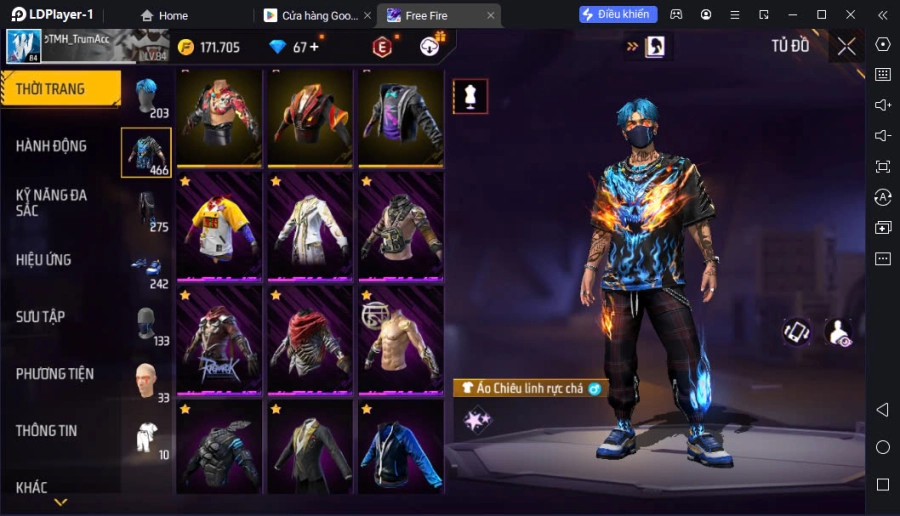
Task: Show the Thông Tin tab
Action: (x=46, y=431)
